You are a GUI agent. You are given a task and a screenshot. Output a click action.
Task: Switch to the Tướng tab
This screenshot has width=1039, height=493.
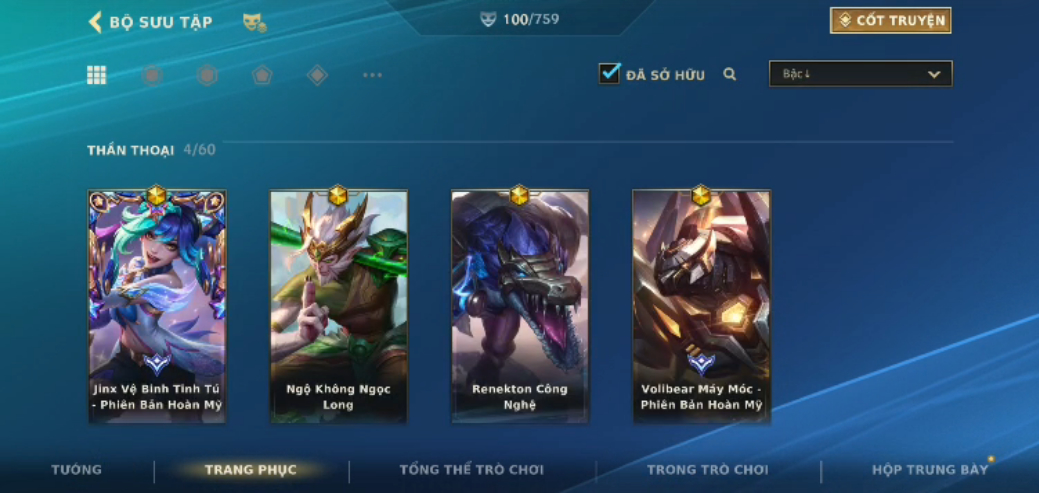click(76, 470)
